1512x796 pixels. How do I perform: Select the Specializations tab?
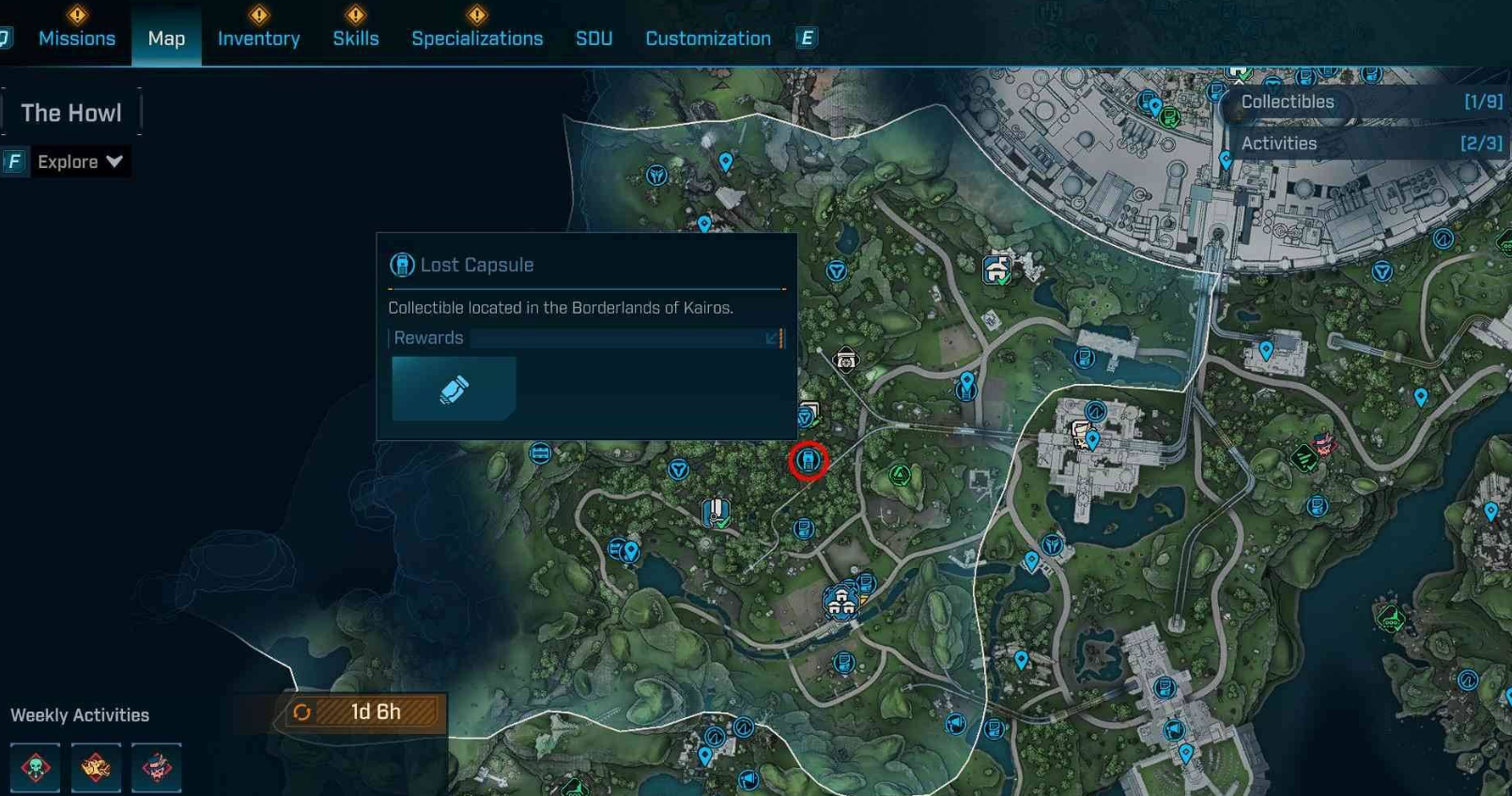477,38
